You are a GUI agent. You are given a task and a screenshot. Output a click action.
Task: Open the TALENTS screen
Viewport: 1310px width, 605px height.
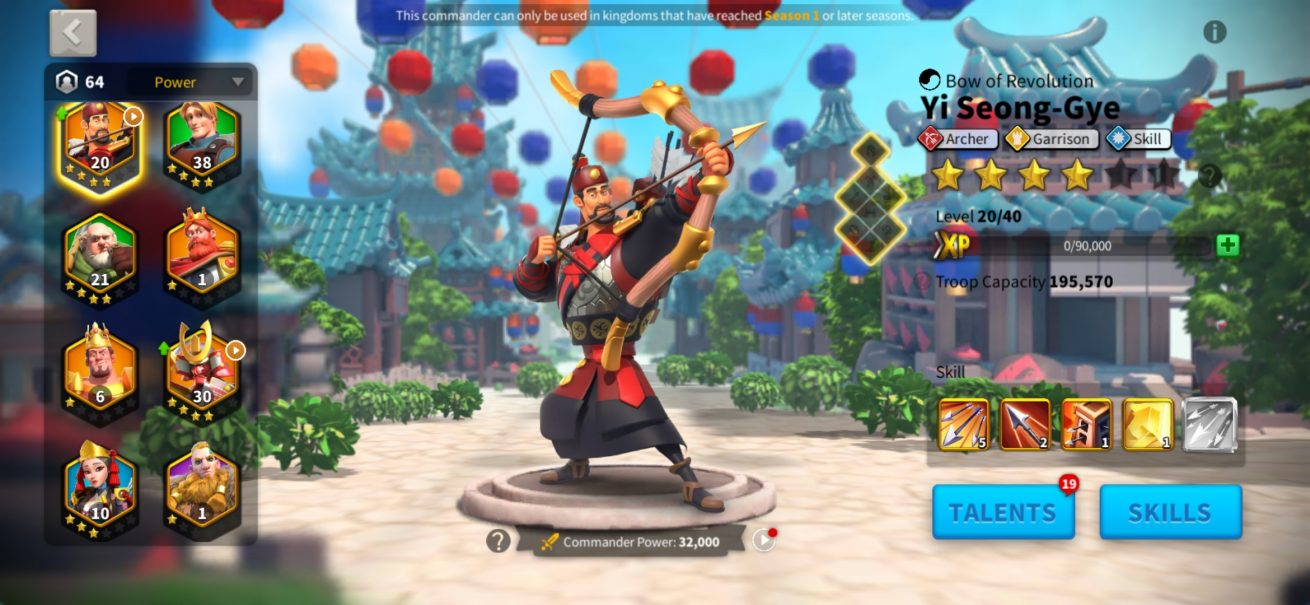1003,512
